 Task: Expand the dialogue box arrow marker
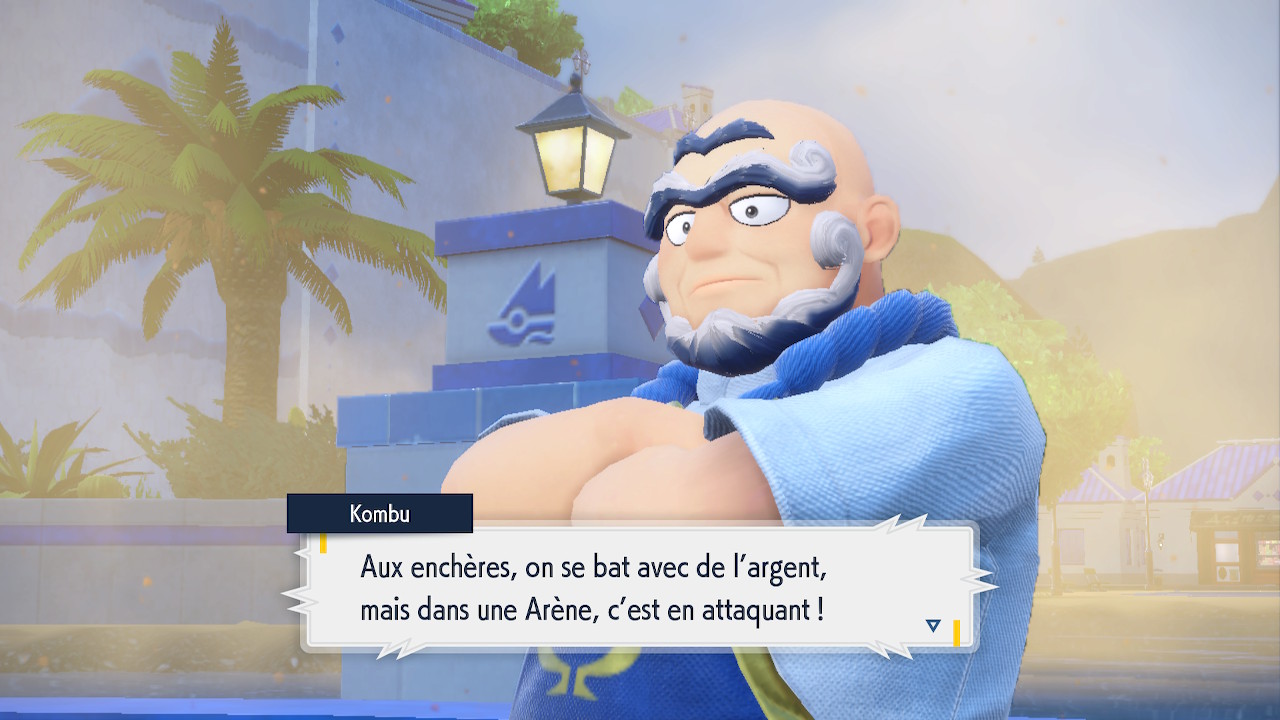coord(932,626)
